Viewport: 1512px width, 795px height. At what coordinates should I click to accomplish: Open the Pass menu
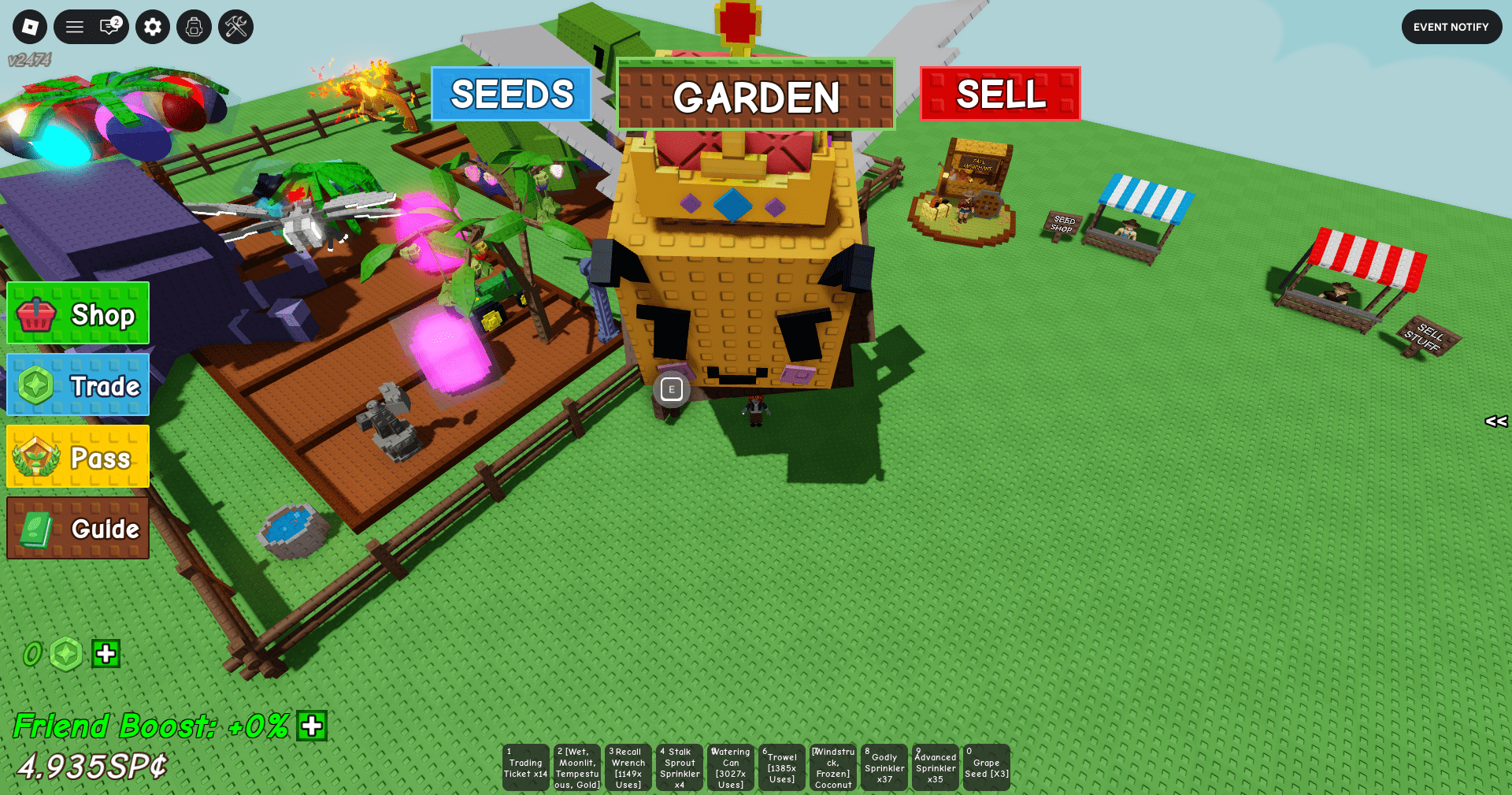coord(76,455)
